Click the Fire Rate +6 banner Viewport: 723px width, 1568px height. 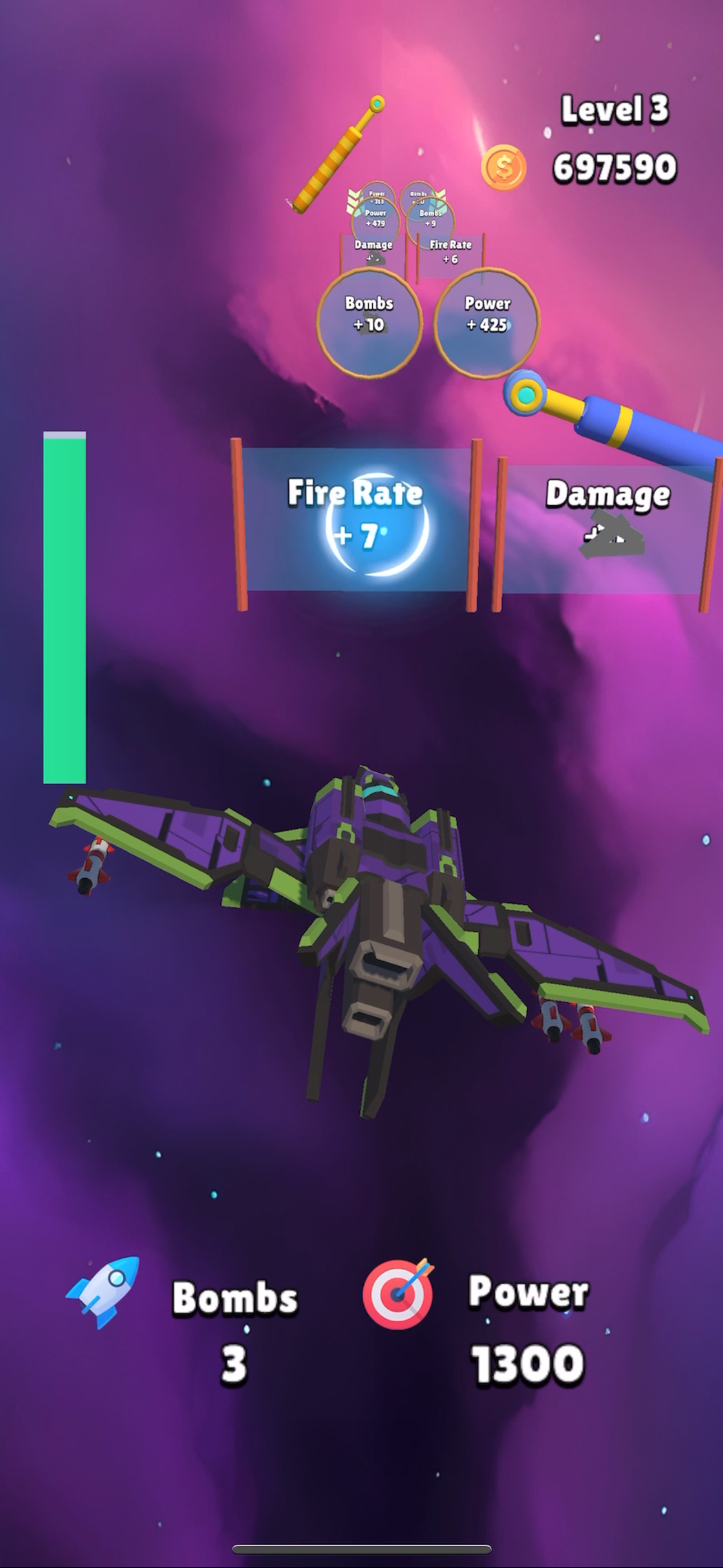point(451,252)
